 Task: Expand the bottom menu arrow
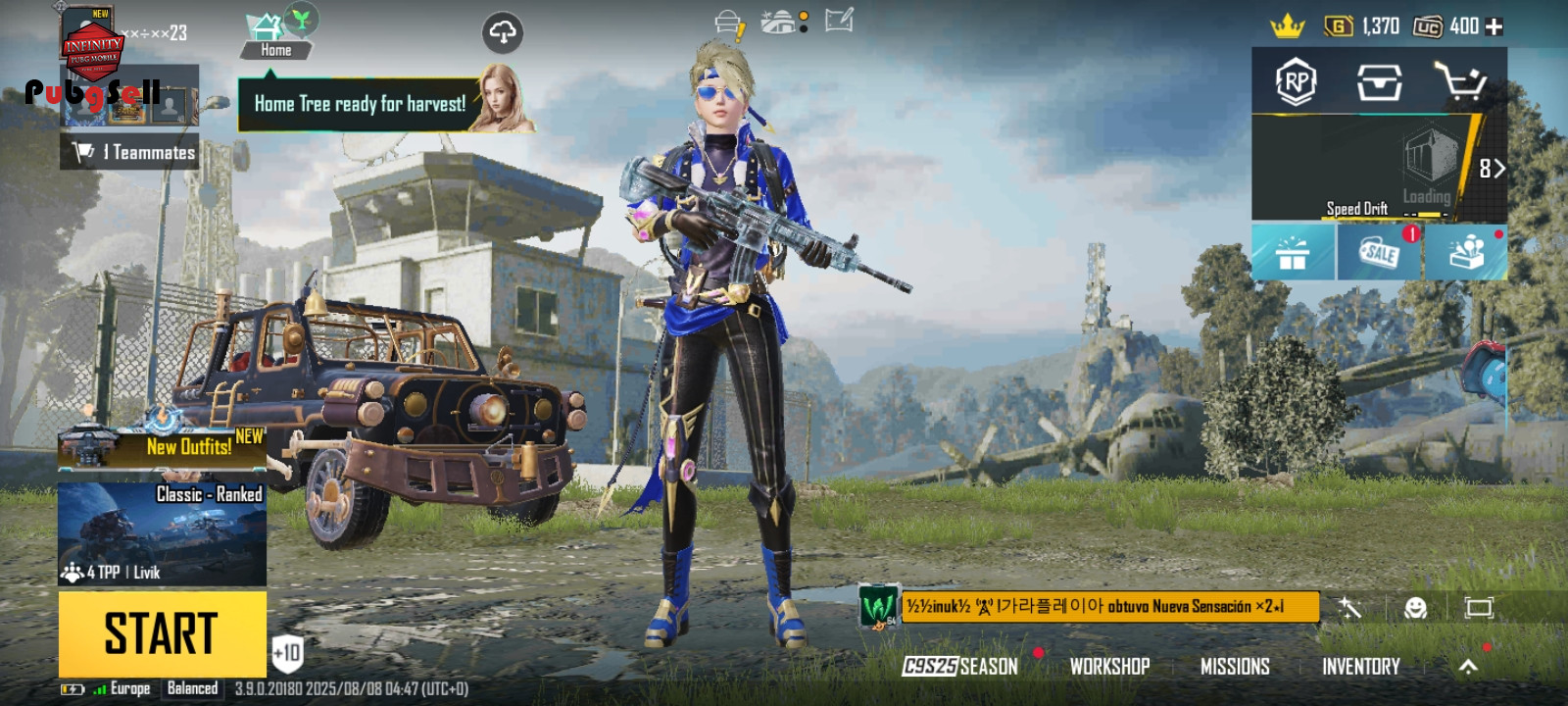(1468, 667)
